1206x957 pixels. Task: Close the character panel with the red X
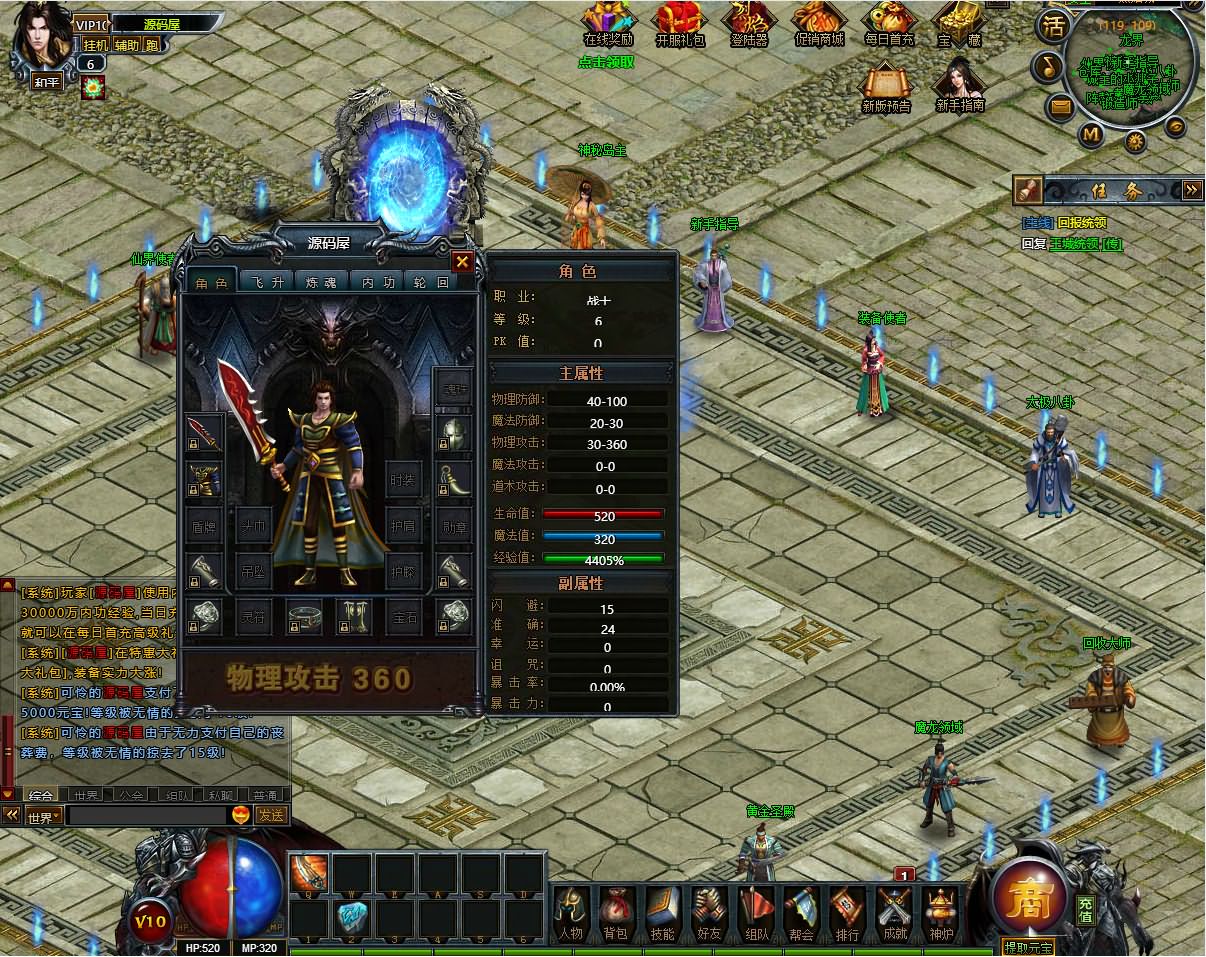click(x=462, y=262)
